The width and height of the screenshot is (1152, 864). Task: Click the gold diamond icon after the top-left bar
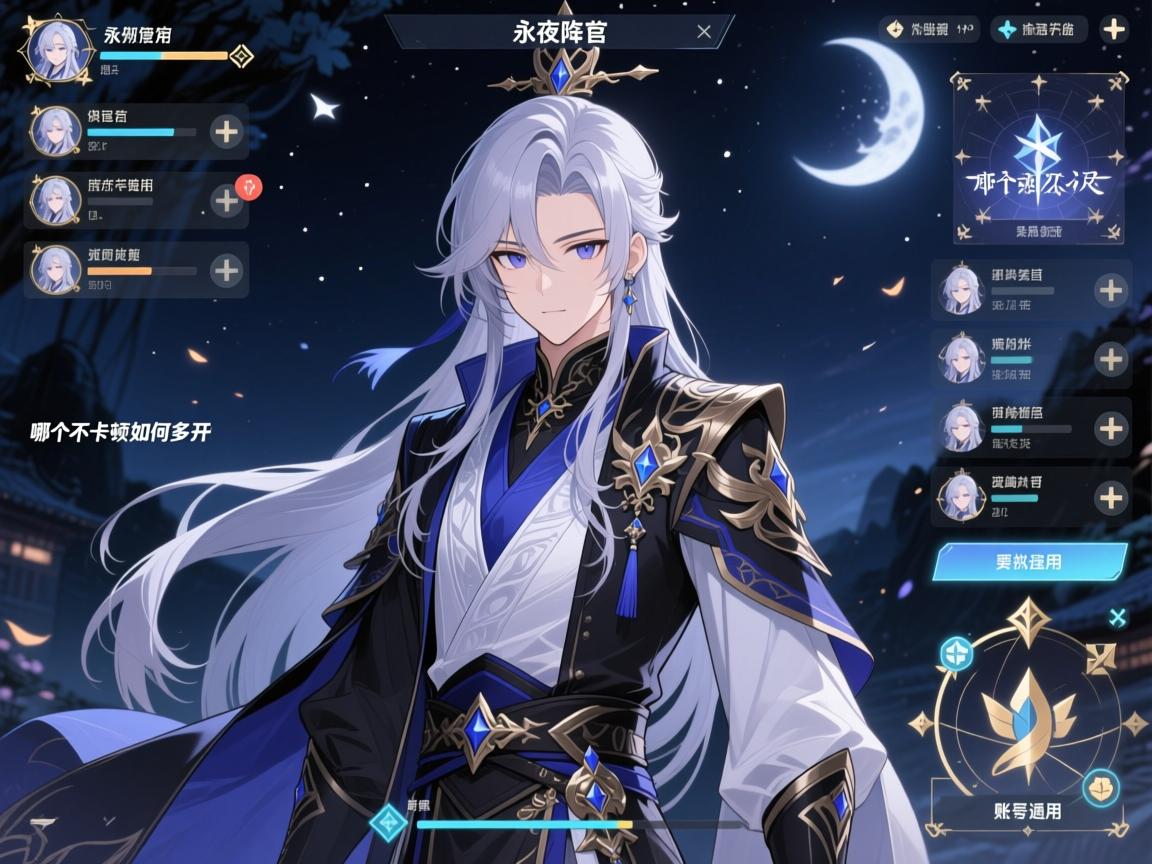241,56
